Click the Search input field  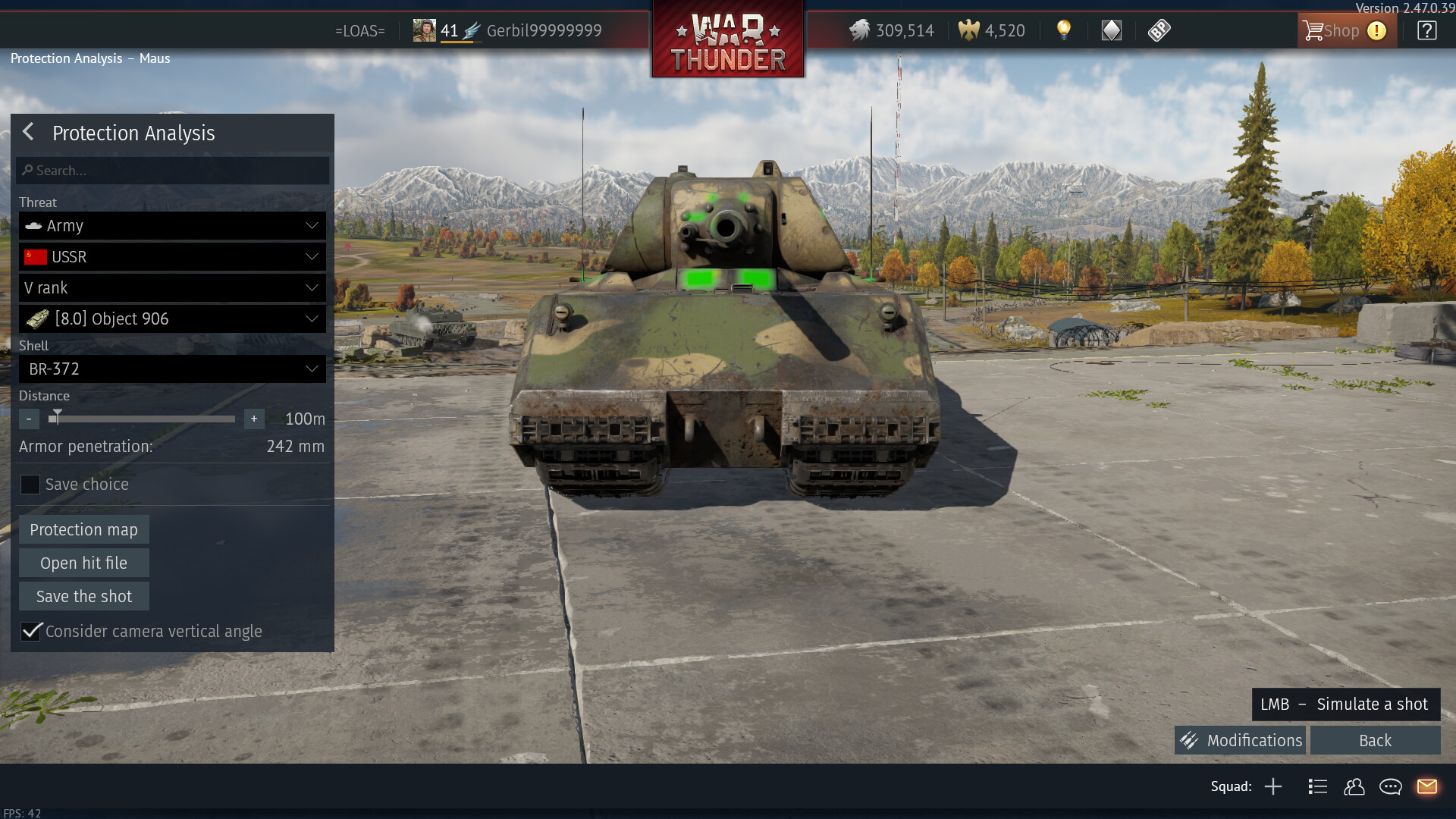coord(173,171)
